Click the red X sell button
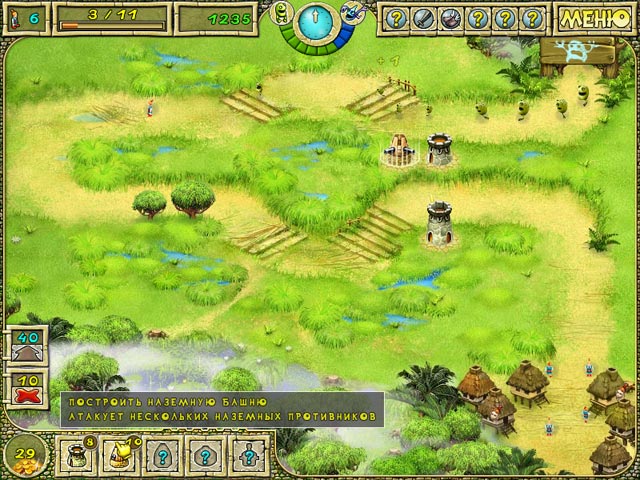 27,389
